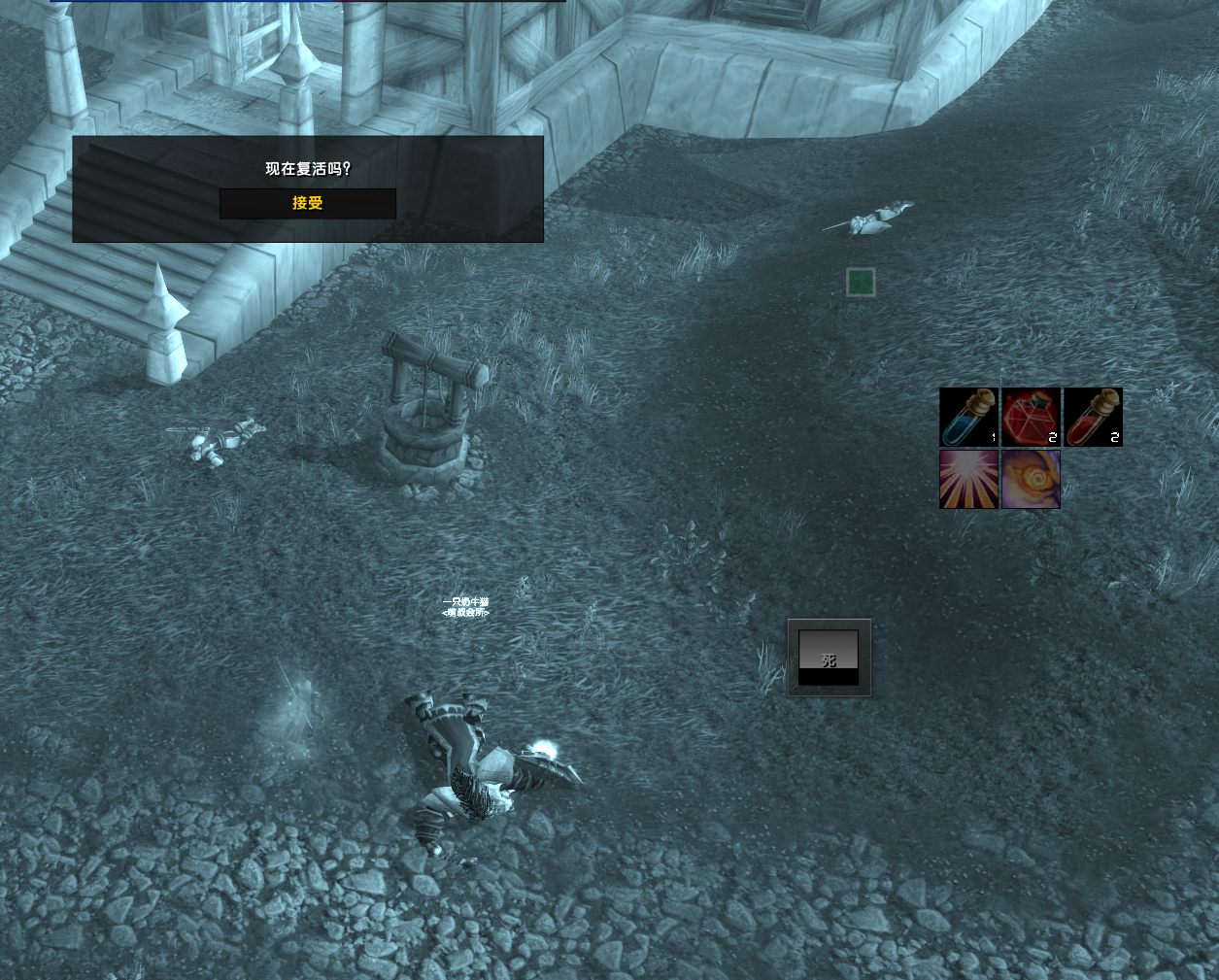Activate the radiant light burst ability
Viewport: 1219px width, 980px height.
[968, 479]
